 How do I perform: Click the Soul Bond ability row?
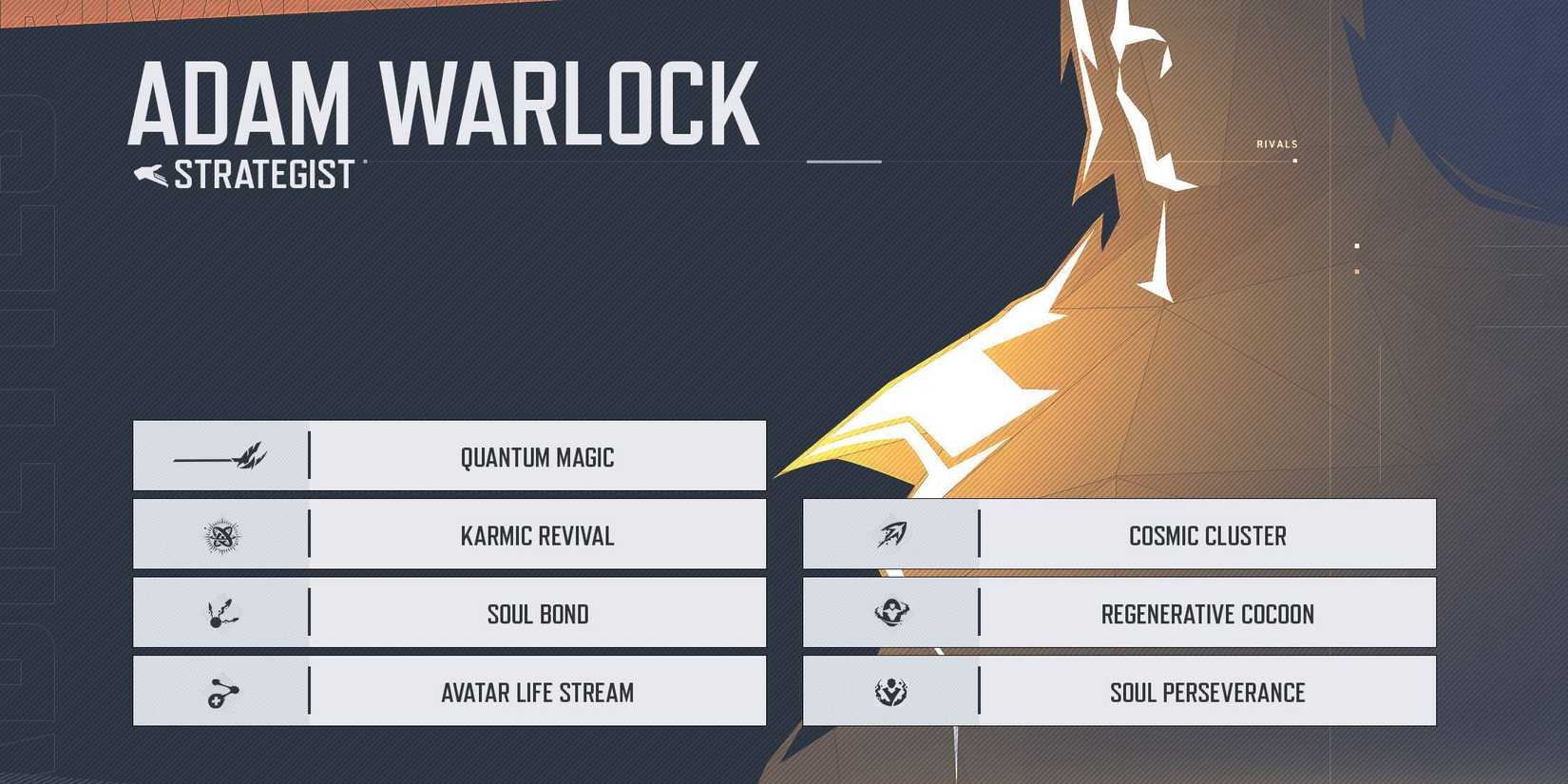coord(537,613)
